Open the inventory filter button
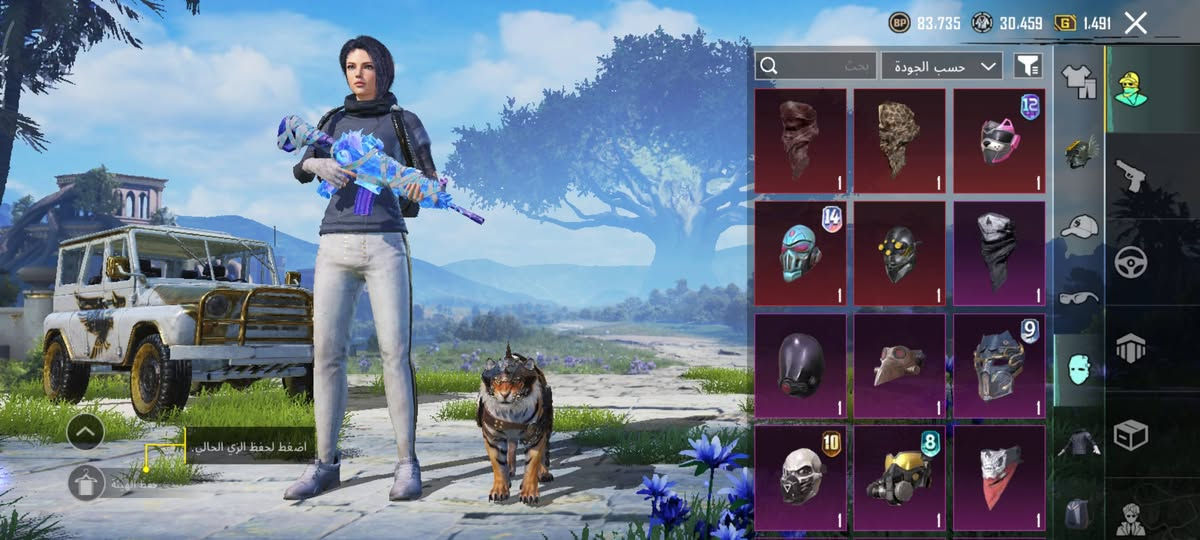This screenshot has height=540, width=1200. coord(1027,66)
